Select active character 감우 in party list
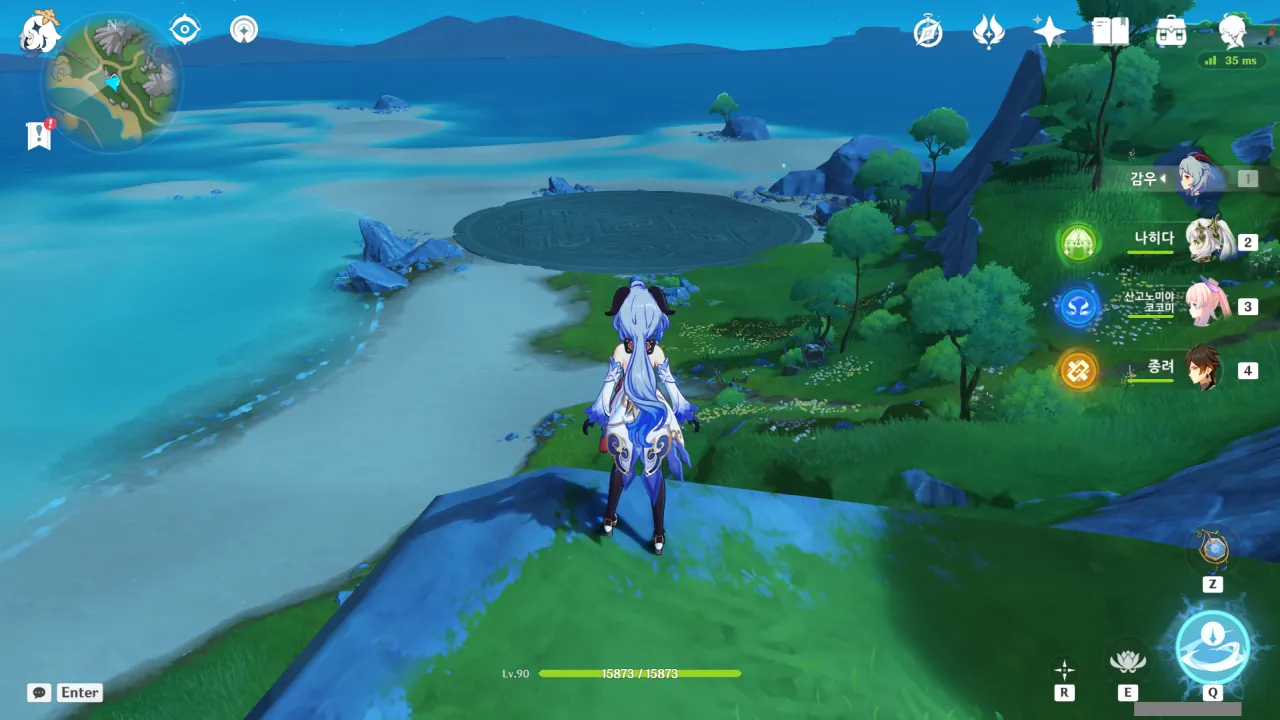Viewport: 1280px width, 720px height. point(1195,178)
